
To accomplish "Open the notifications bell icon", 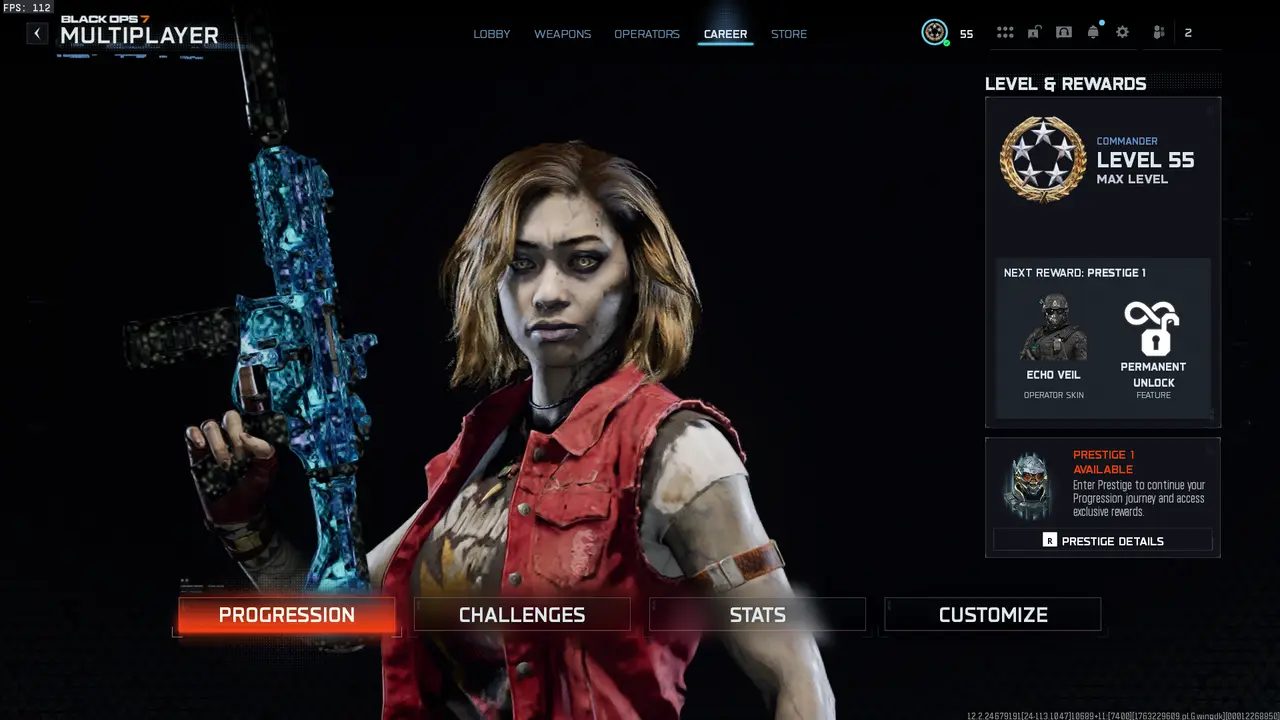I will [x=1093, y=31].
